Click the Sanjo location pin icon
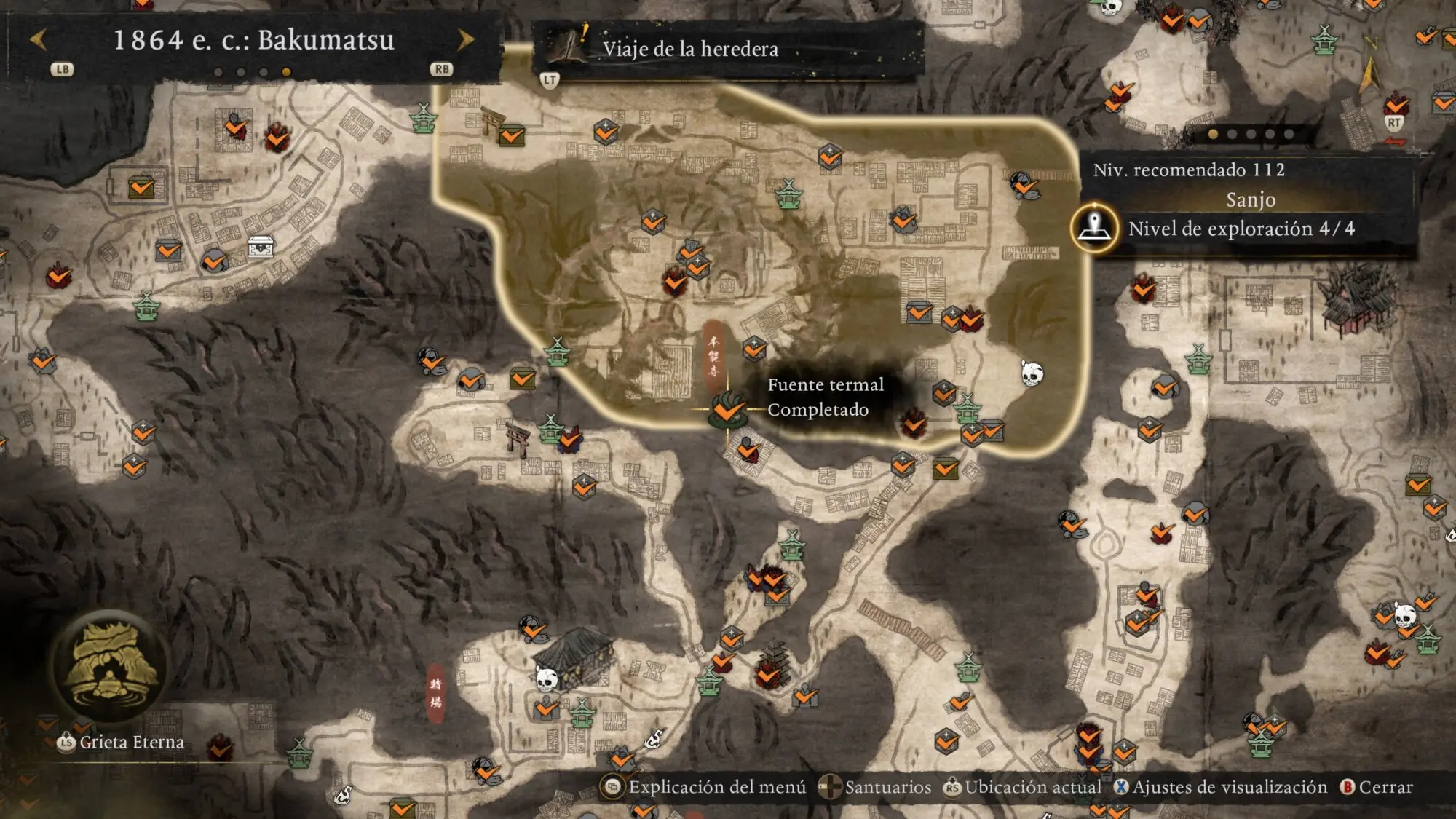 (1094, 227)
